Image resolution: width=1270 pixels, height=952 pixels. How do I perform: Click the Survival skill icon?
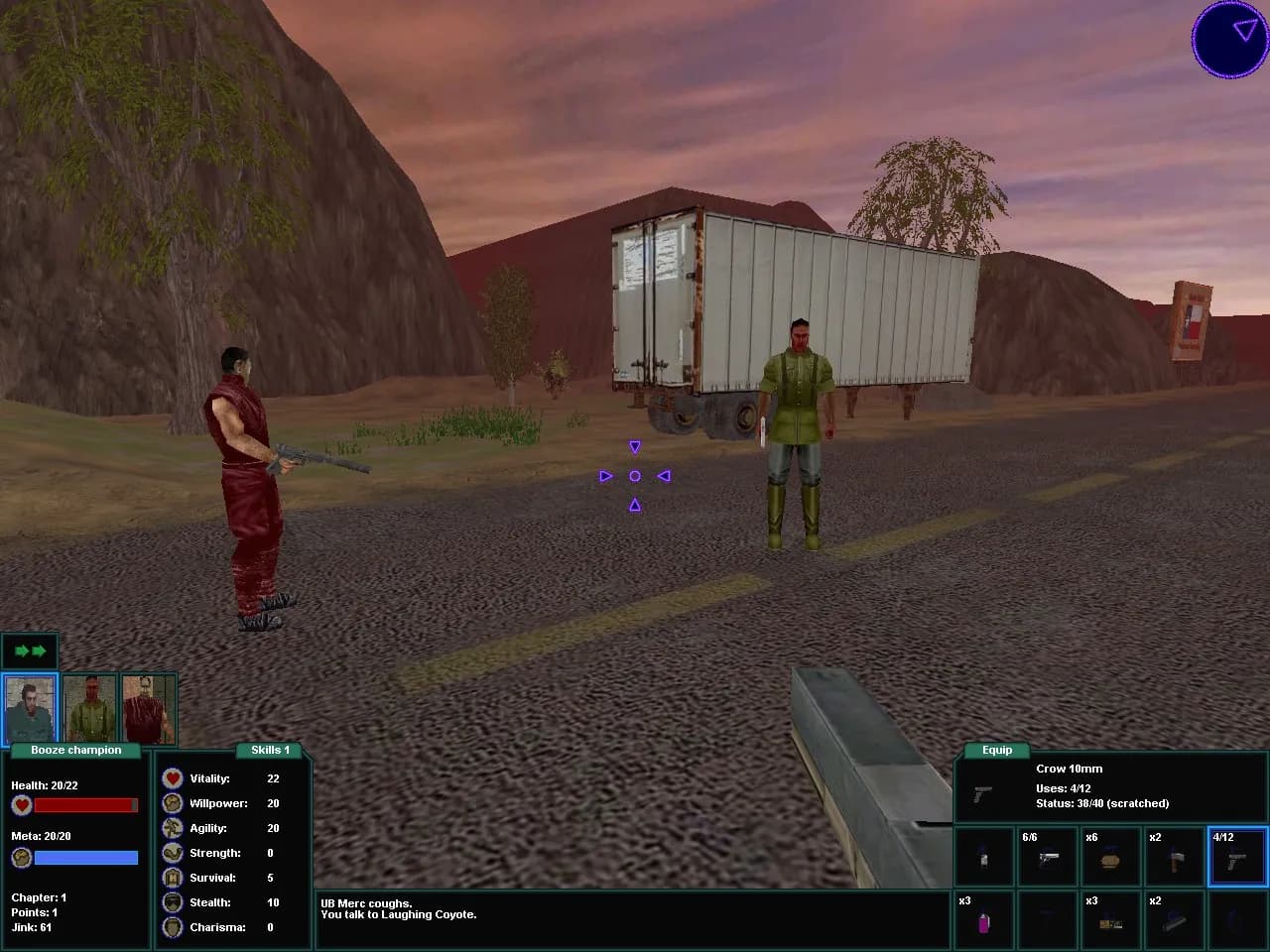[172, 878]
